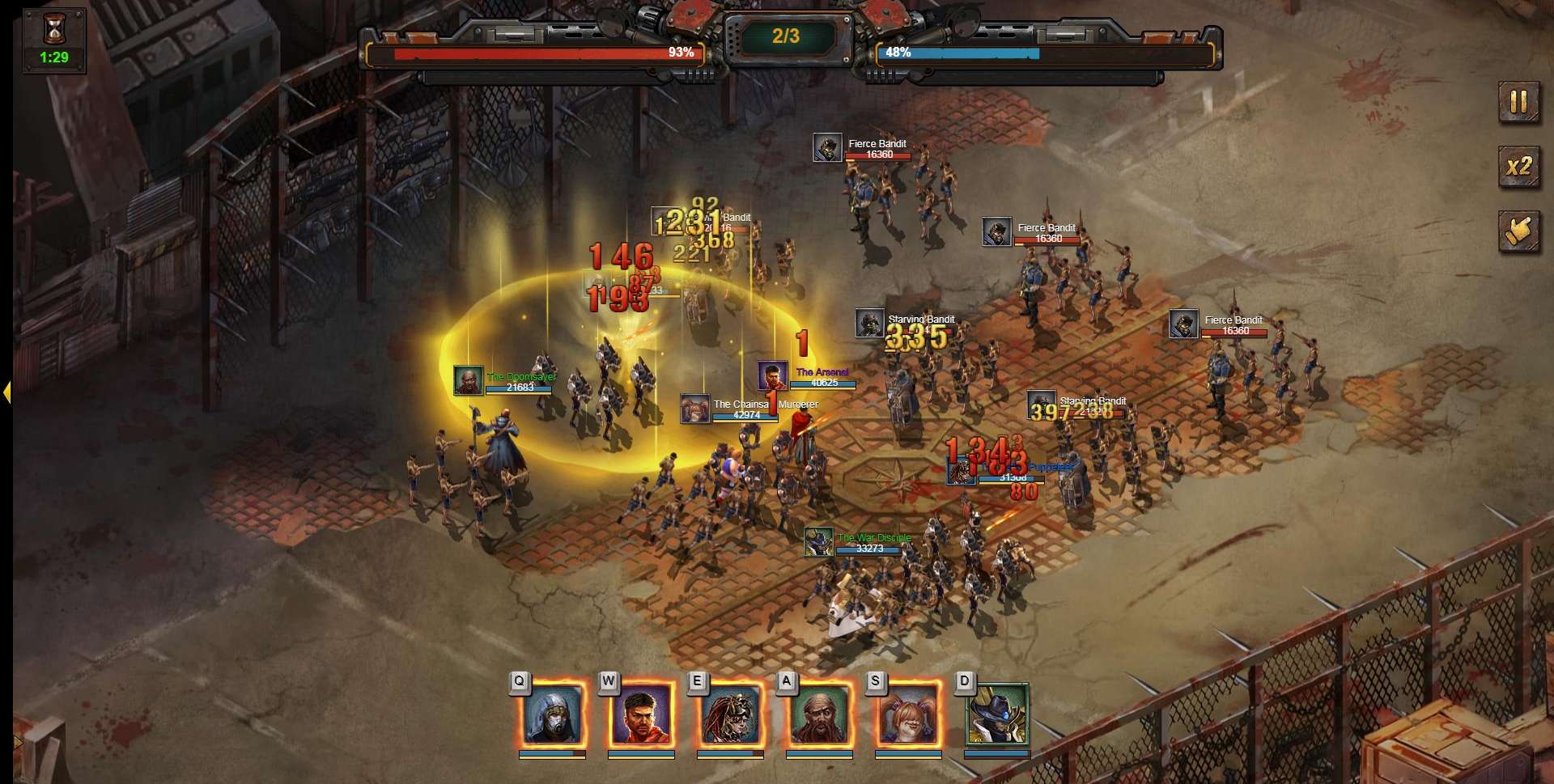Activate the hooded gas mask hero skill
The height and width of the screenshot is (784, 1554).
[x=553, y=714]
